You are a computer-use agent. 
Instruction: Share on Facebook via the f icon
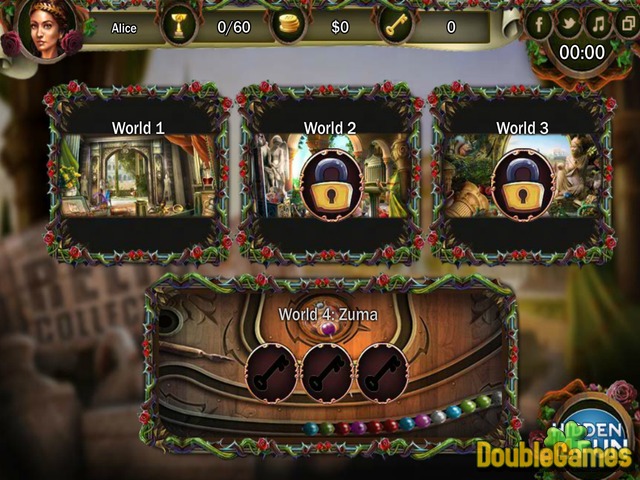(540, 22)
